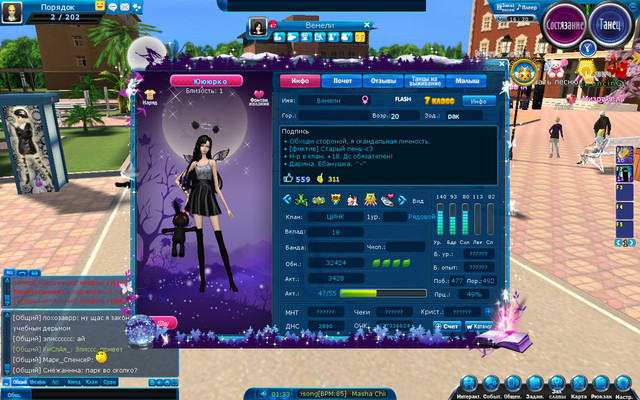Open the Танец round button
Screen dimensions: 640x400
tap(609, 24)
